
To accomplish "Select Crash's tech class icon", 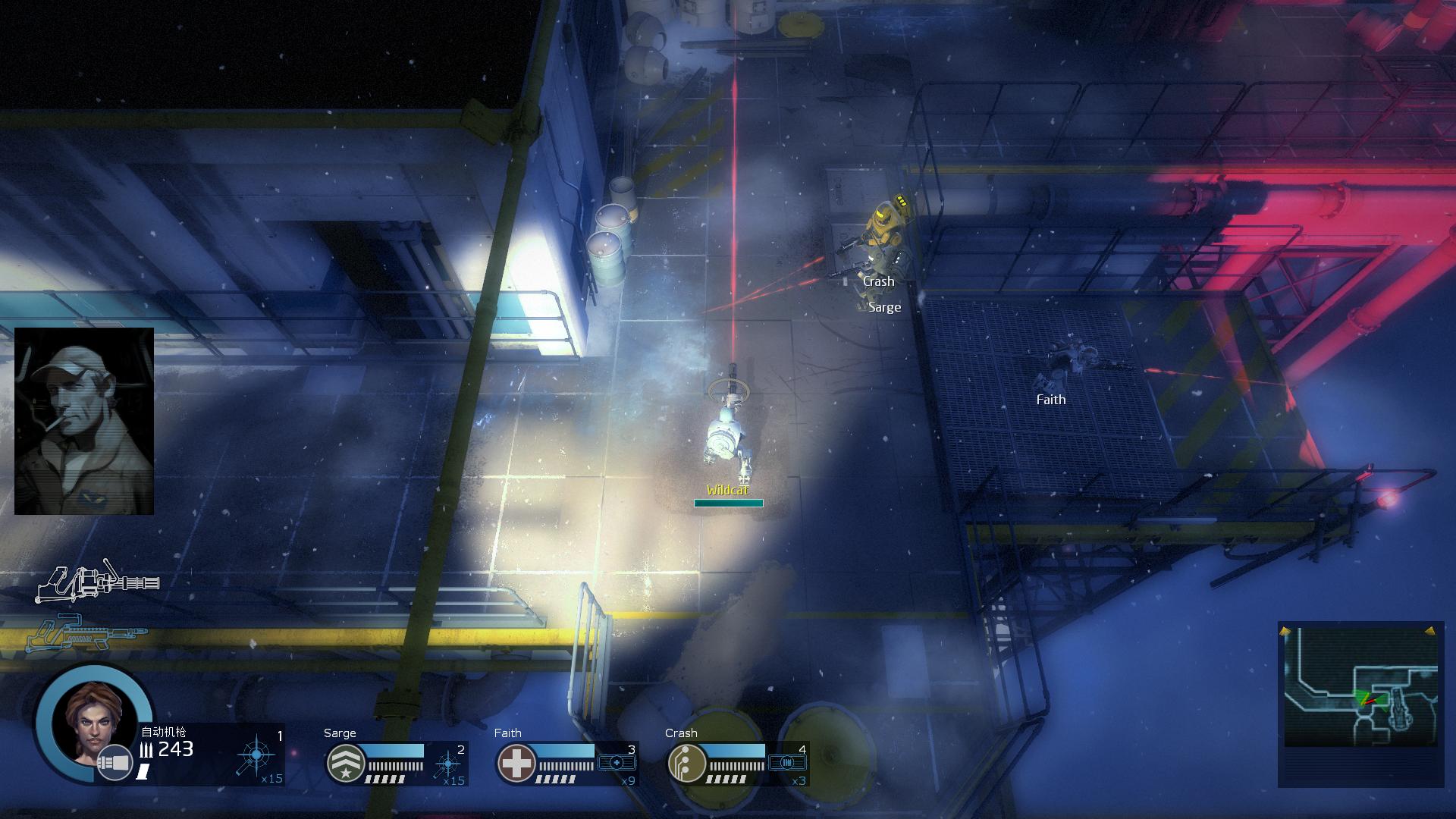I will pyautogui.click(x=686, y=763).
